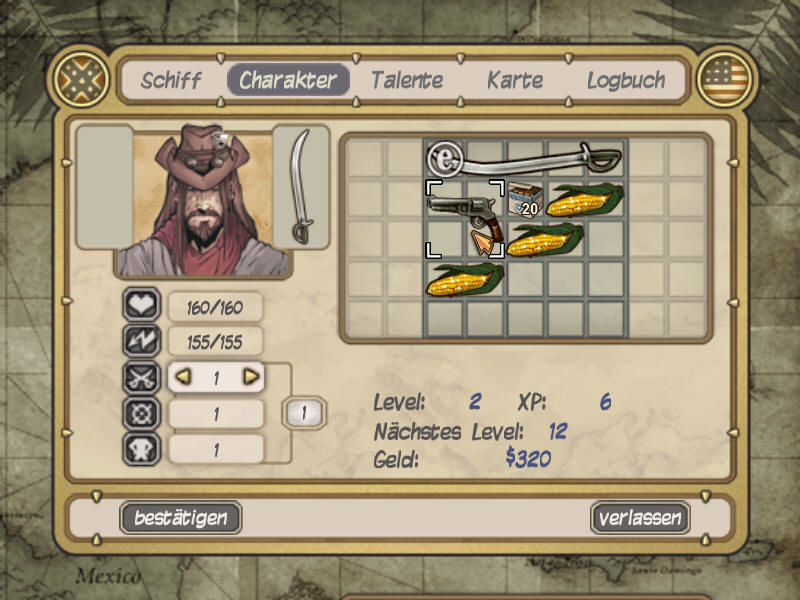Image resolution: width=800 pixels, height=600 pixels.
Task: Pick the sabre in the inventory grid
Action: [525, 158]
